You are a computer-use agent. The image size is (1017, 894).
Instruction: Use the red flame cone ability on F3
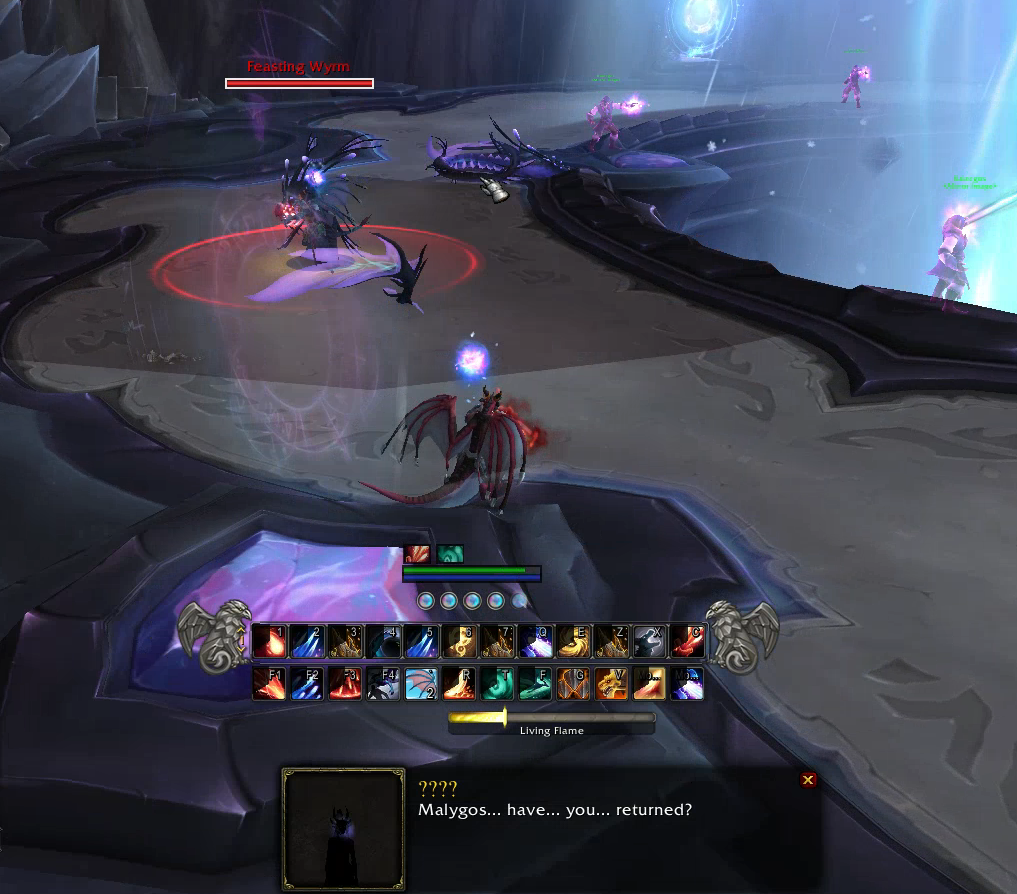(x=345, y=684)
